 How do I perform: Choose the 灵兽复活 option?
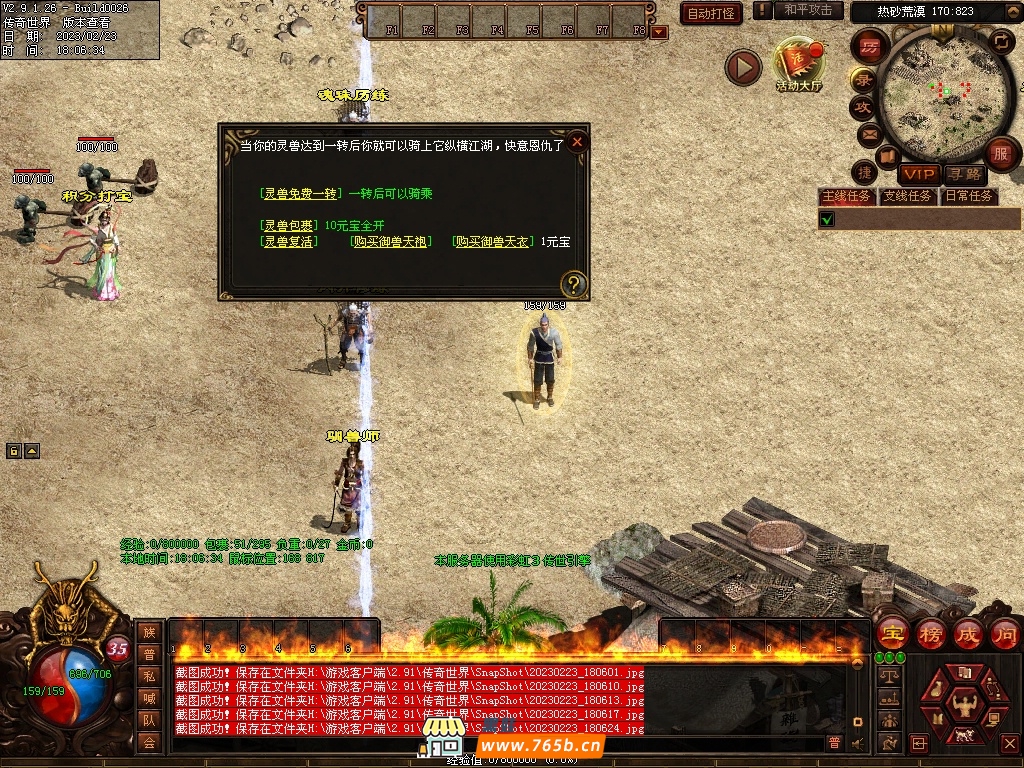point(288,242)
